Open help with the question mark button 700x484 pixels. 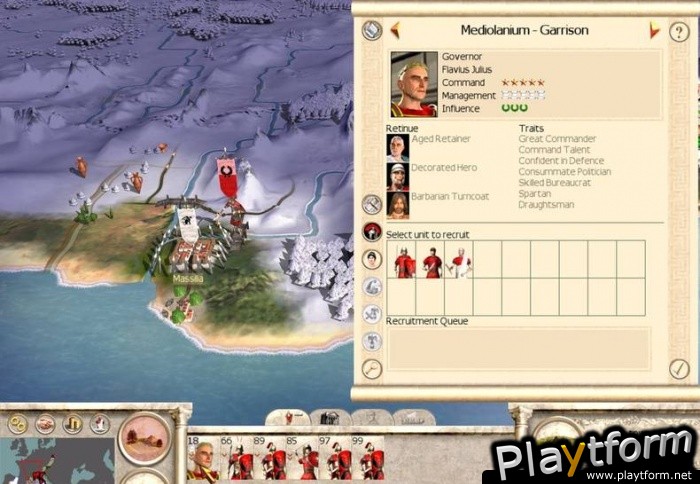click(x=680, y=32)
